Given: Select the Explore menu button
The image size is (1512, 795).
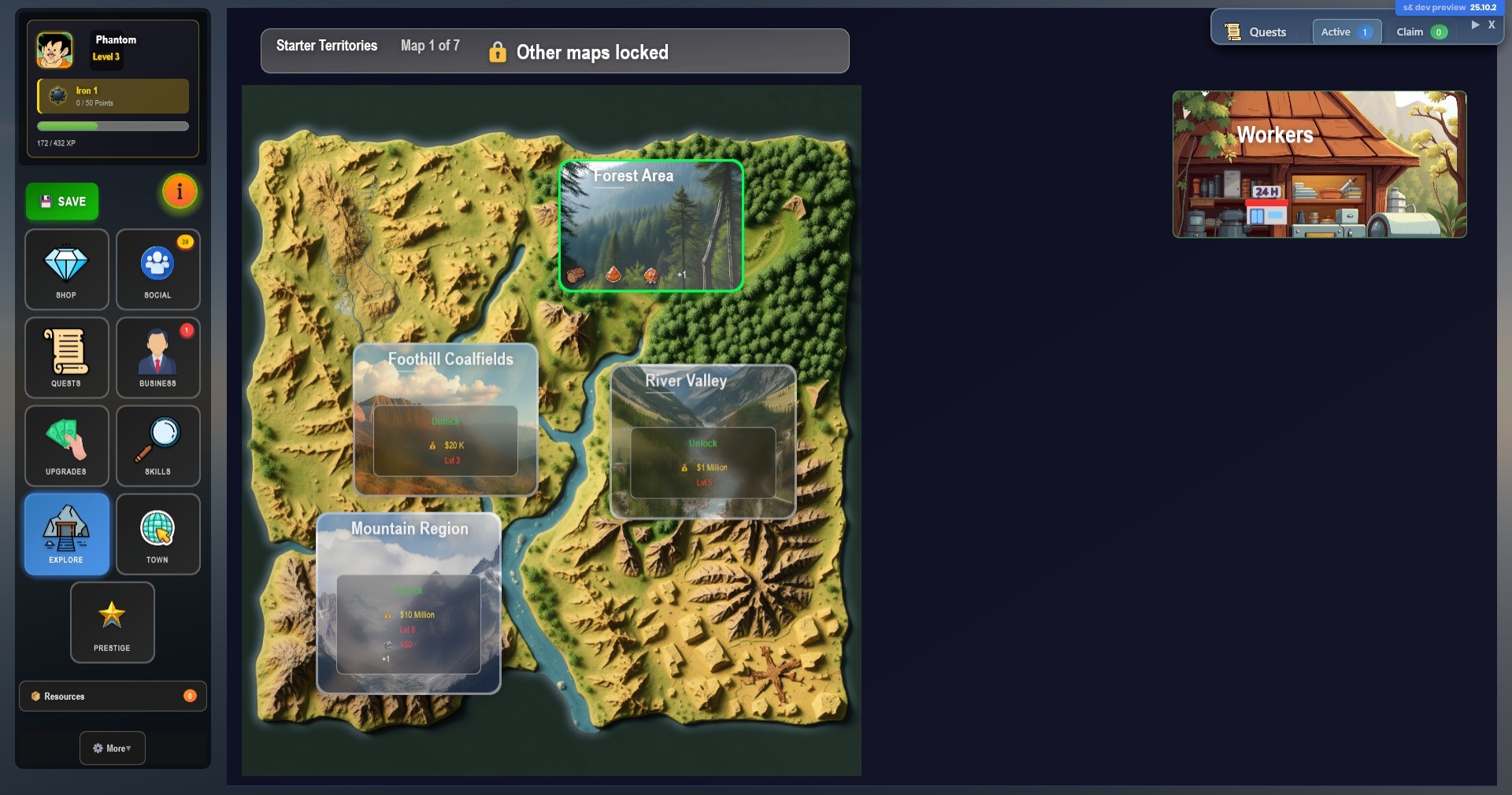Looking at the screenshot, I should [x=66, y=534].
